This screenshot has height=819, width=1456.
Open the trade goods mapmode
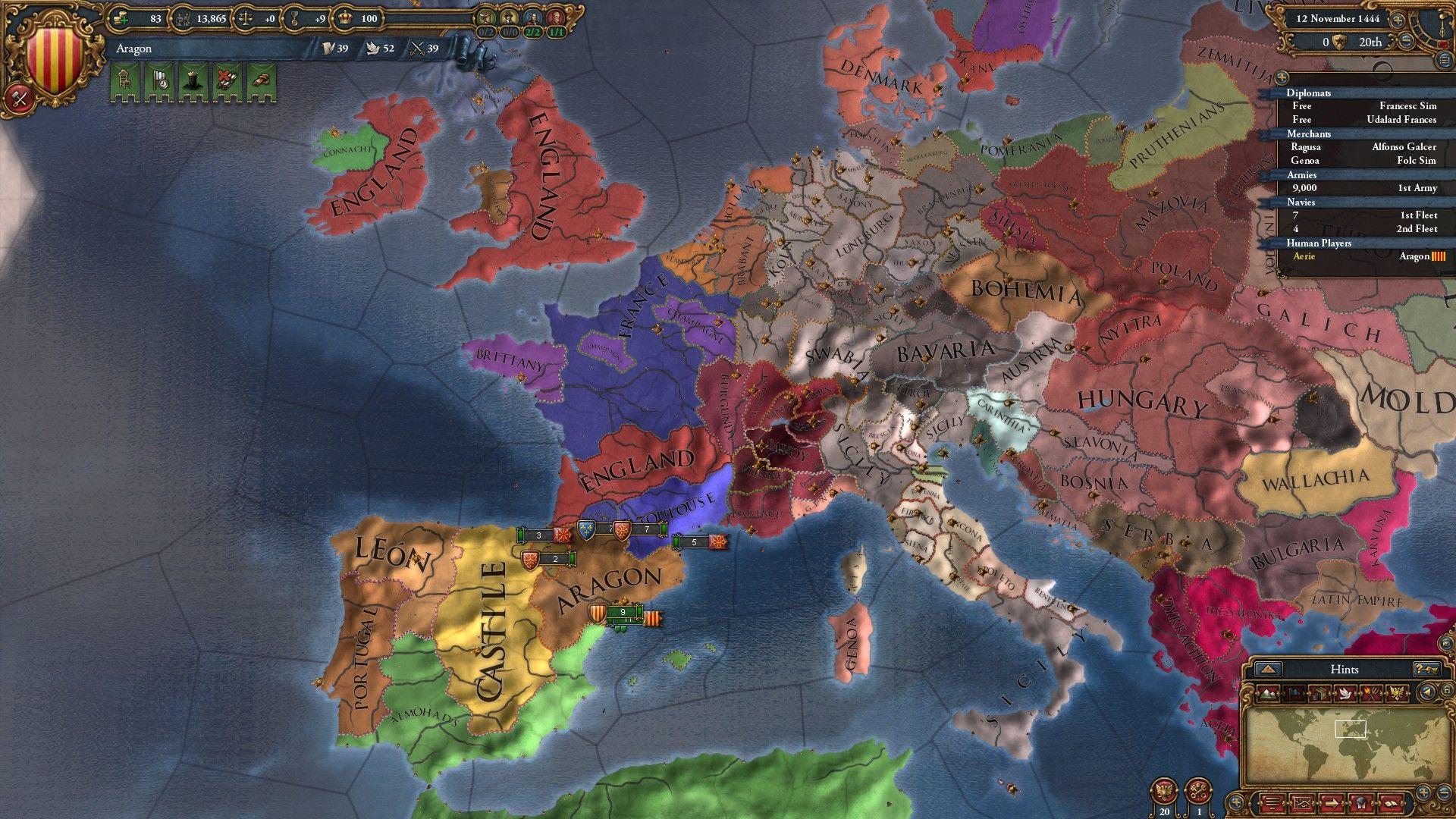tap(1319, 692)
